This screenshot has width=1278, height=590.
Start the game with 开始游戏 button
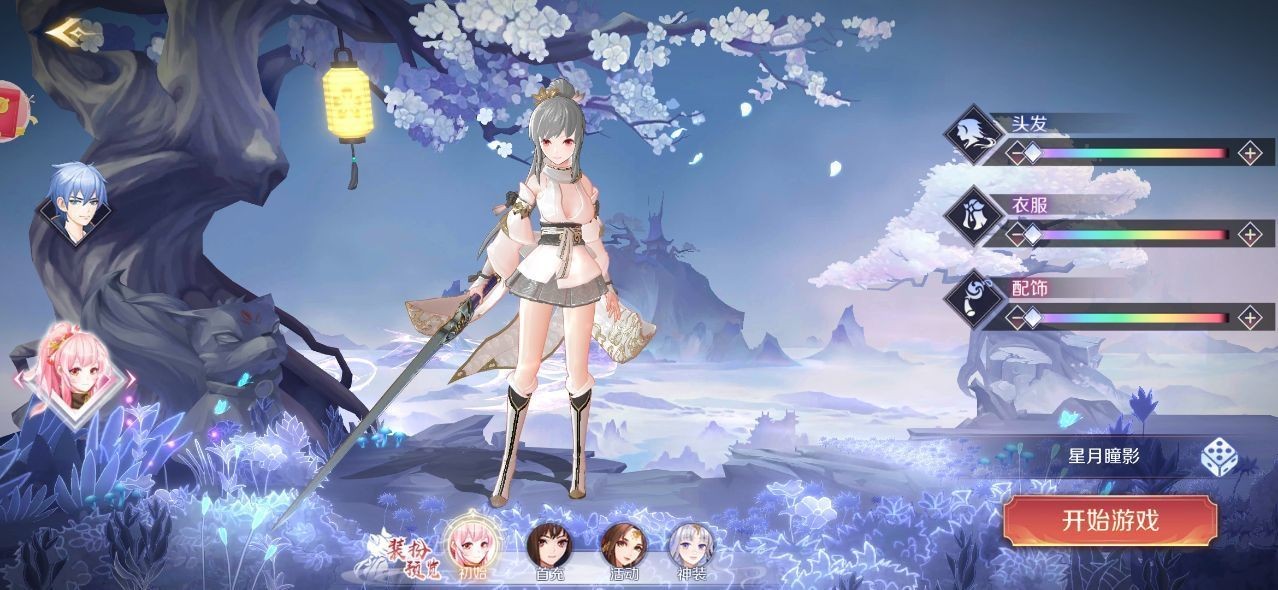(x=1110, y=521)
